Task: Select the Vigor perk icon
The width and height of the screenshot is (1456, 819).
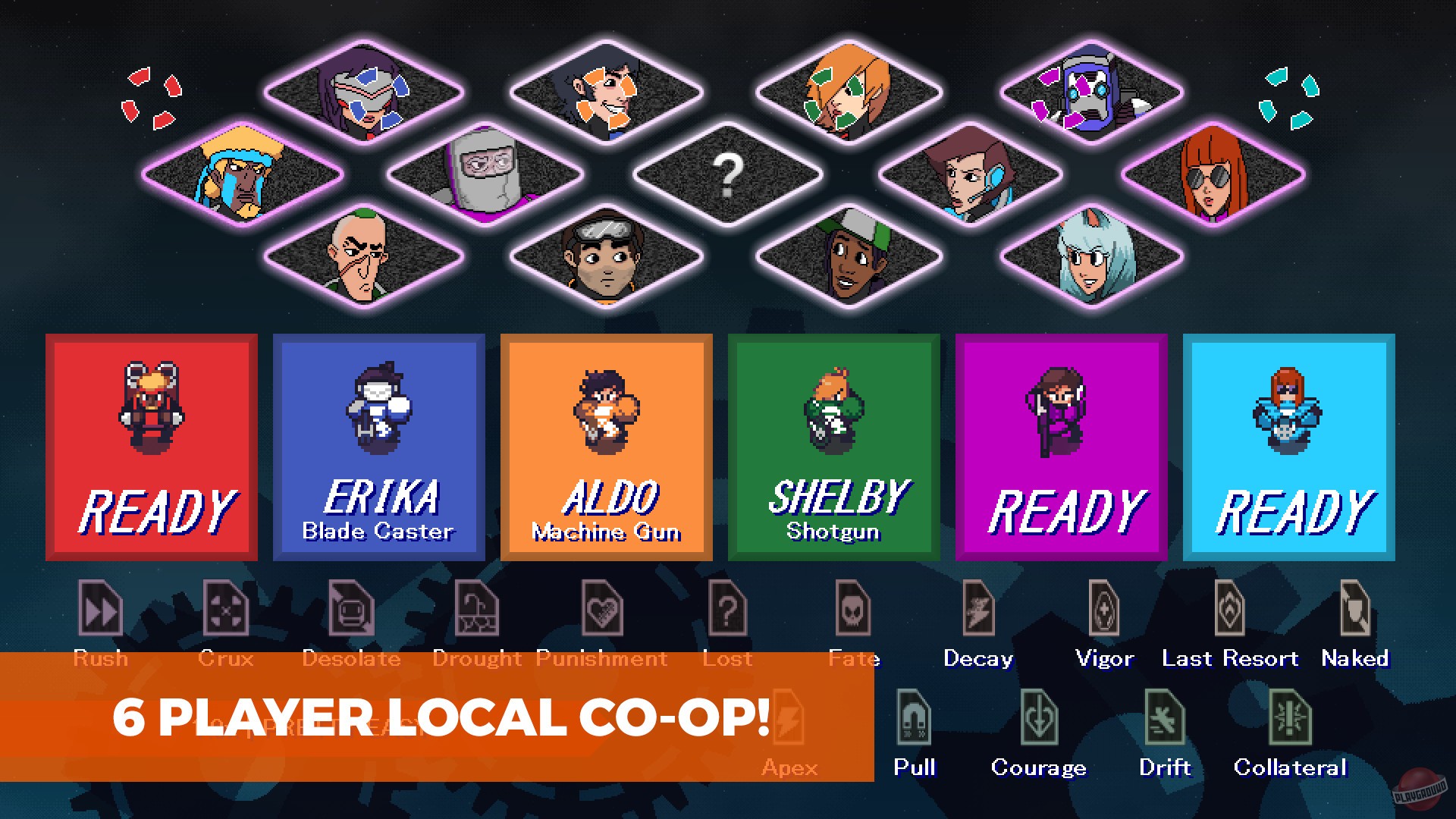Action: point(1104,610)
